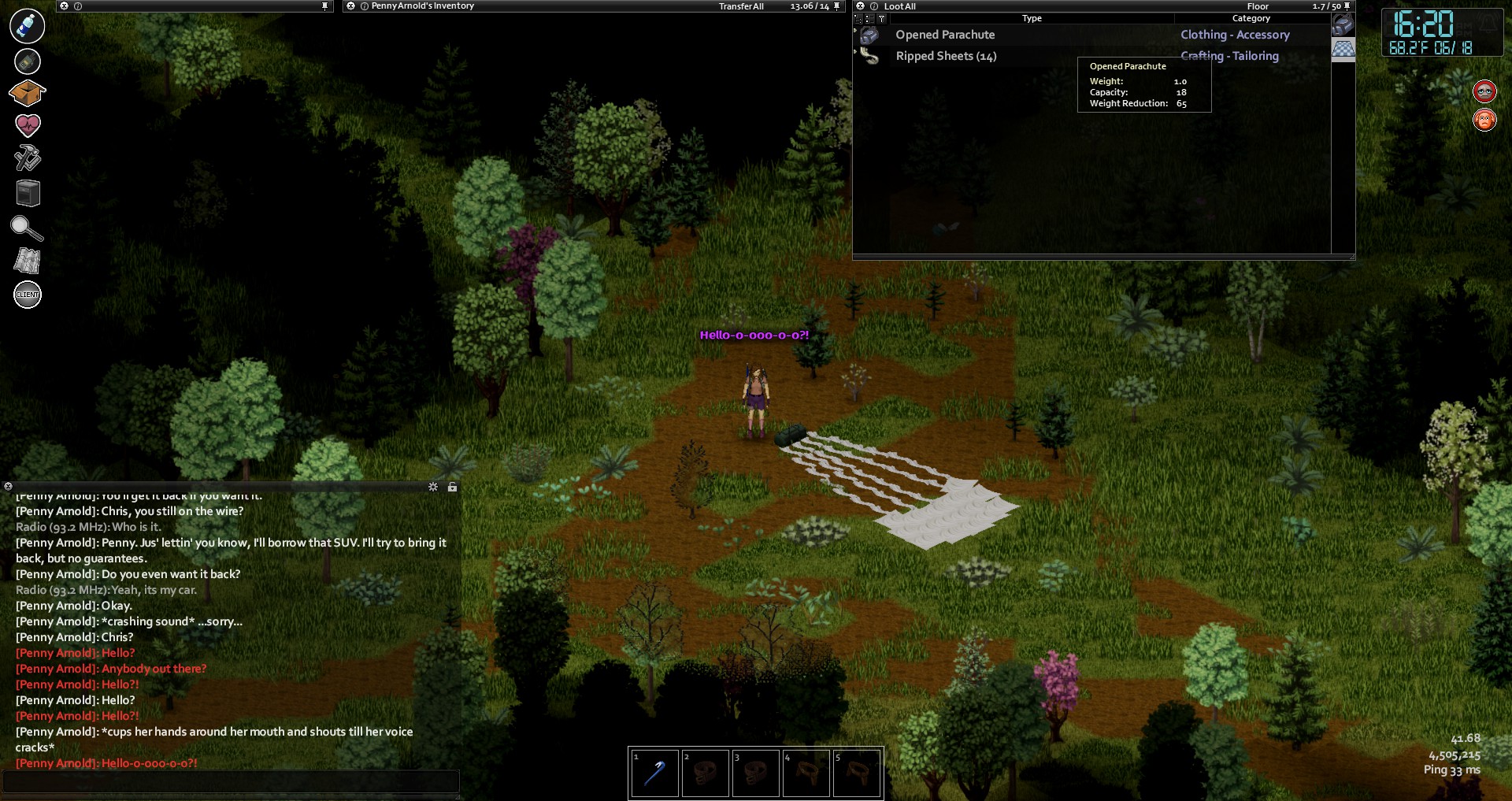Screen dimensions: 1512x801
Task: Click the chat text entry box
Action: pyautogui.click(x=230, y=781)
